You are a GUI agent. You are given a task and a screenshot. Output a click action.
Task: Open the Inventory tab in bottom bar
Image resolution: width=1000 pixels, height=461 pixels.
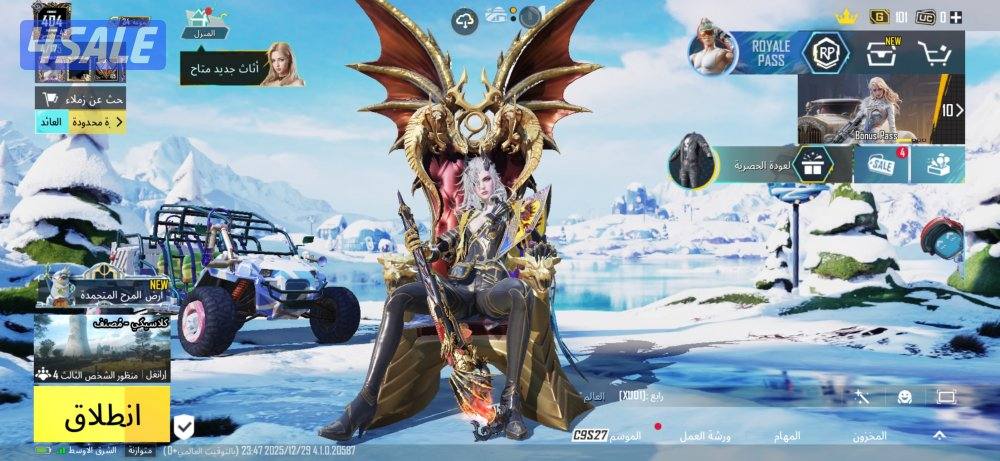pos(869,437)
